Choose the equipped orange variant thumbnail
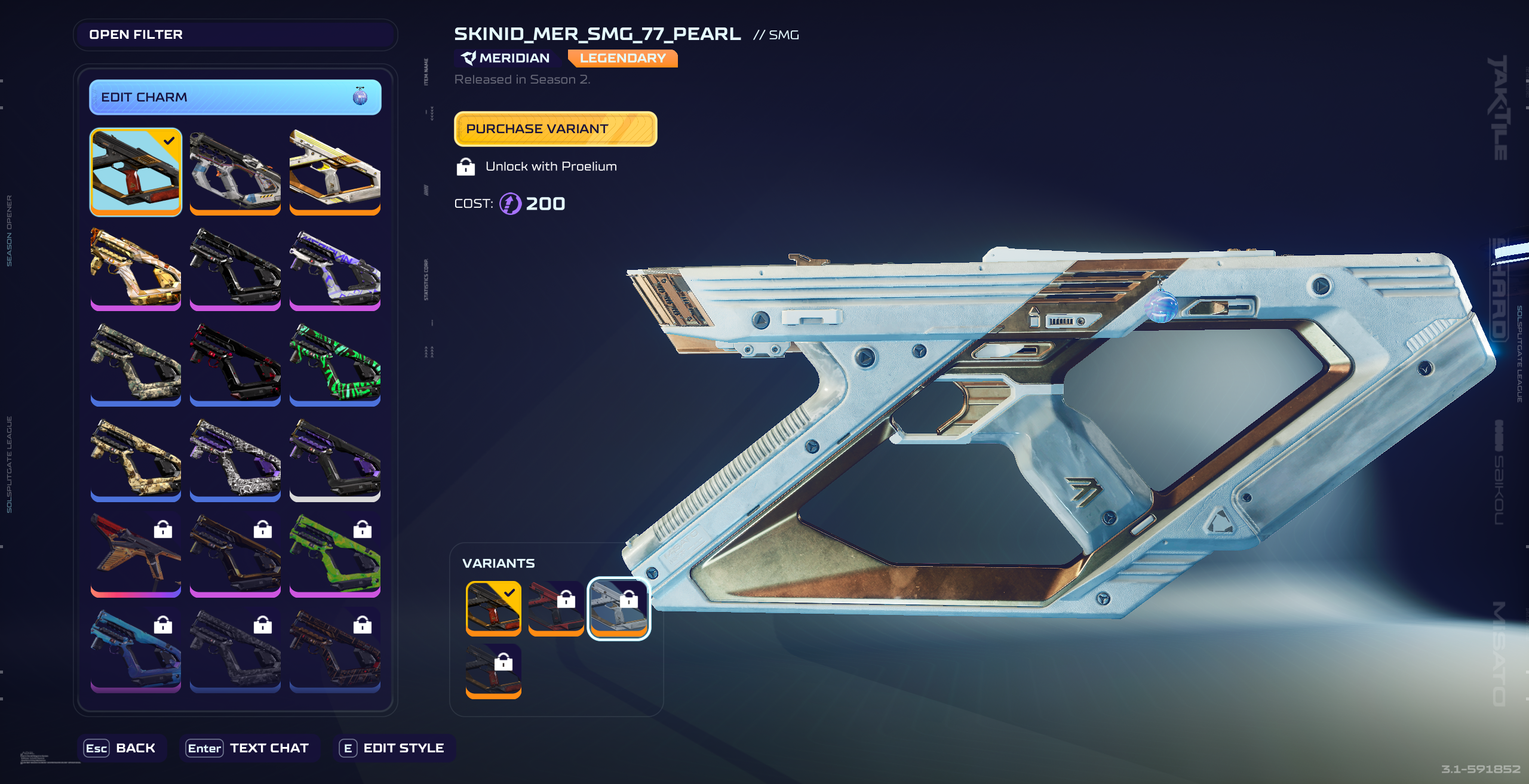This screenshot has width=1529, height=784. pyautogui.click(x=493, y=607)
